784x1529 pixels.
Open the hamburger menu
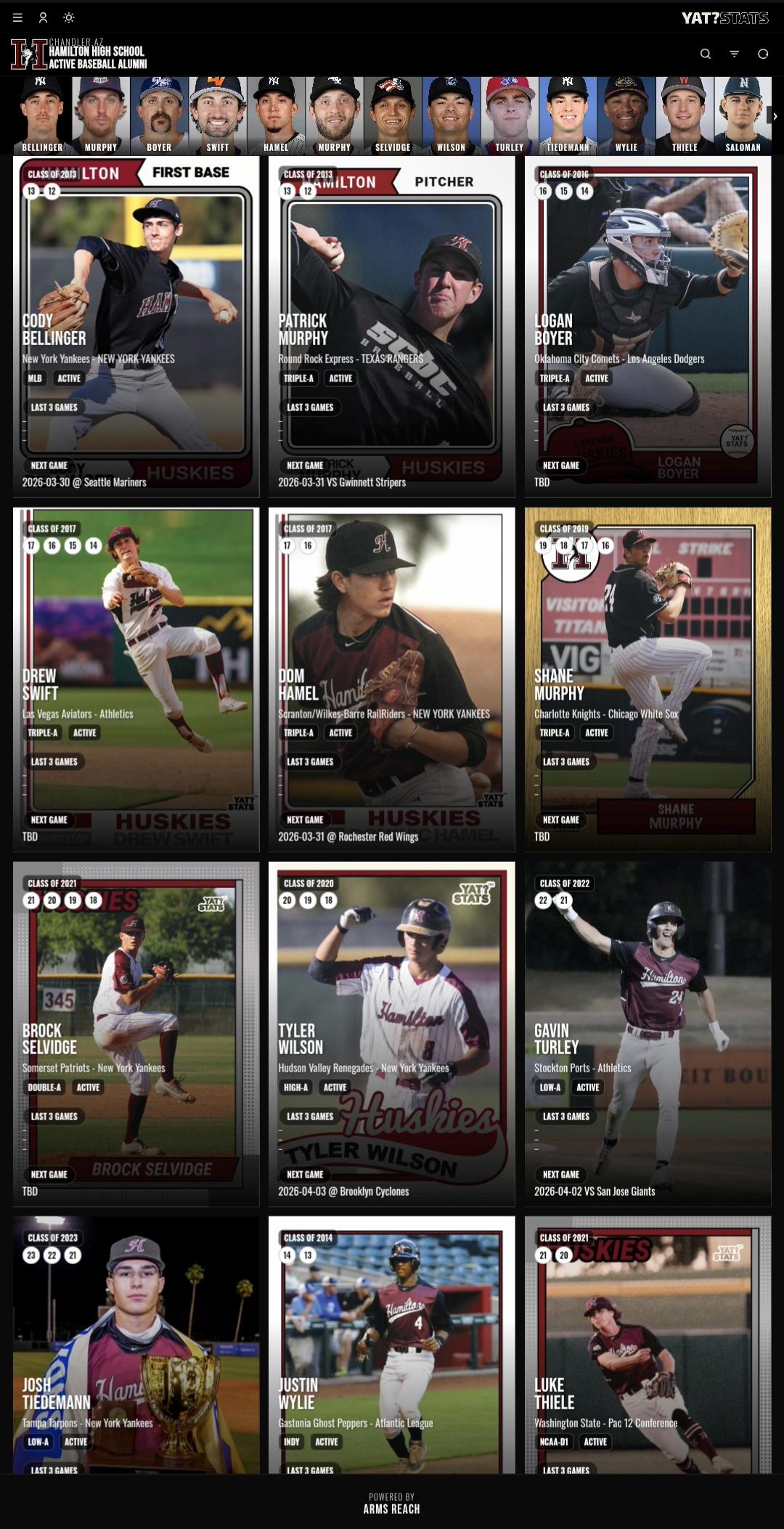point(17,17)
